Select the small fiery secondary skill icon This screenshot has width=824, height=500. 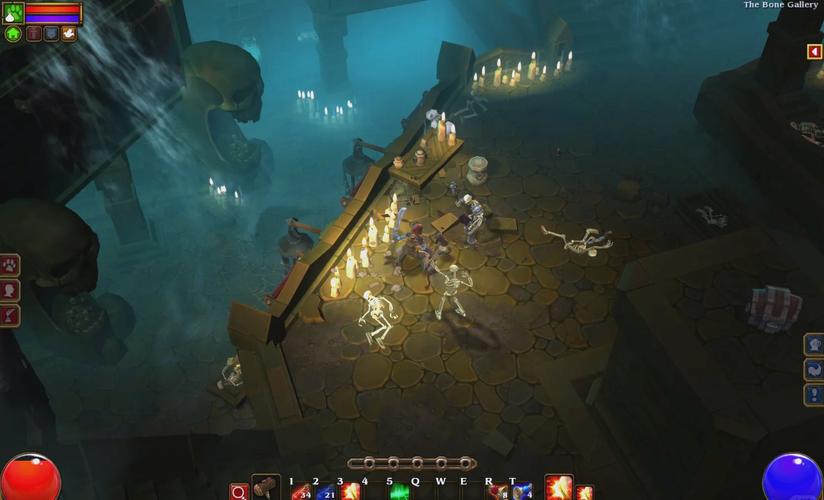pos(584,492)
